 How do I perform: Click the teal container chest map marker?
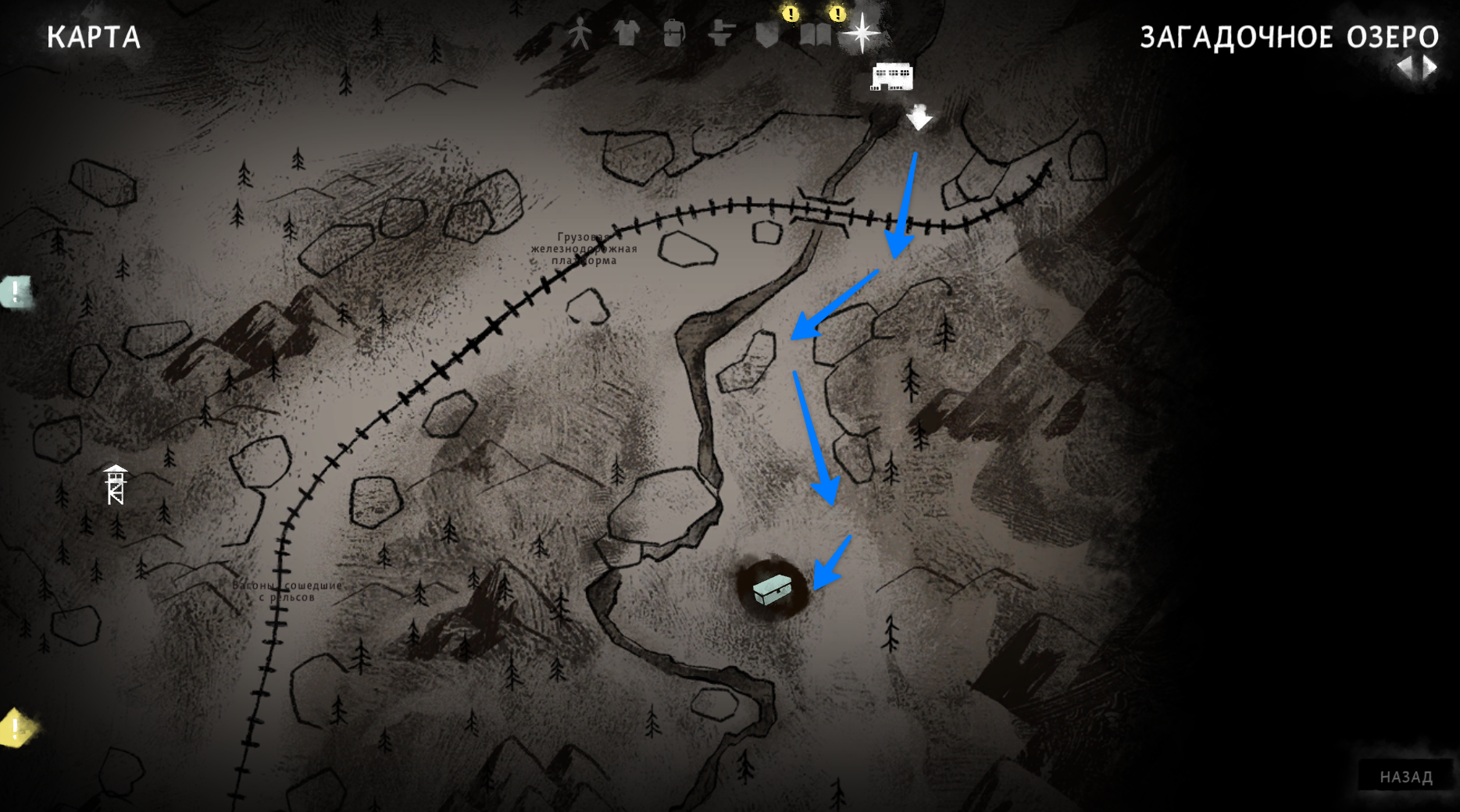tap(773, 589)
